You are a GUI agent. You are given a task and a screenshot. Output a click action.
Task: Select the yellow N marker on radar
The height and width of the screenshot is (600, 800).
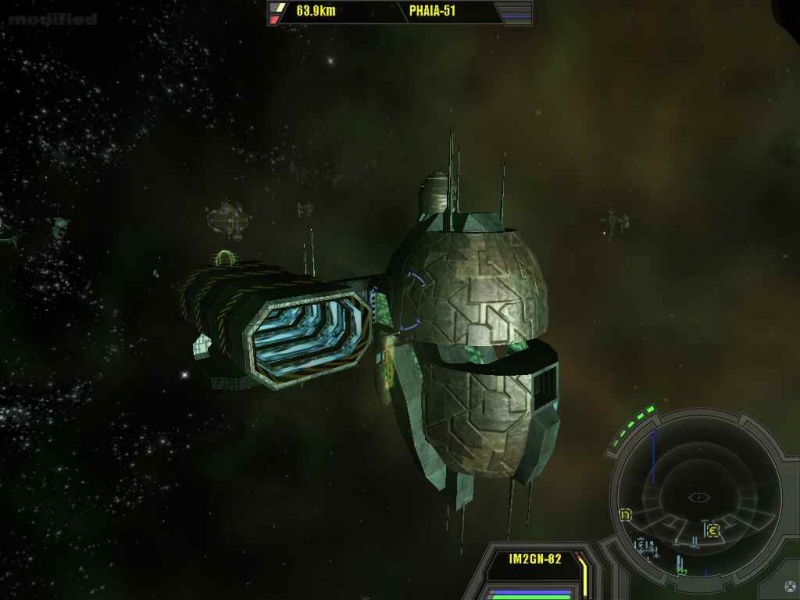626,515
